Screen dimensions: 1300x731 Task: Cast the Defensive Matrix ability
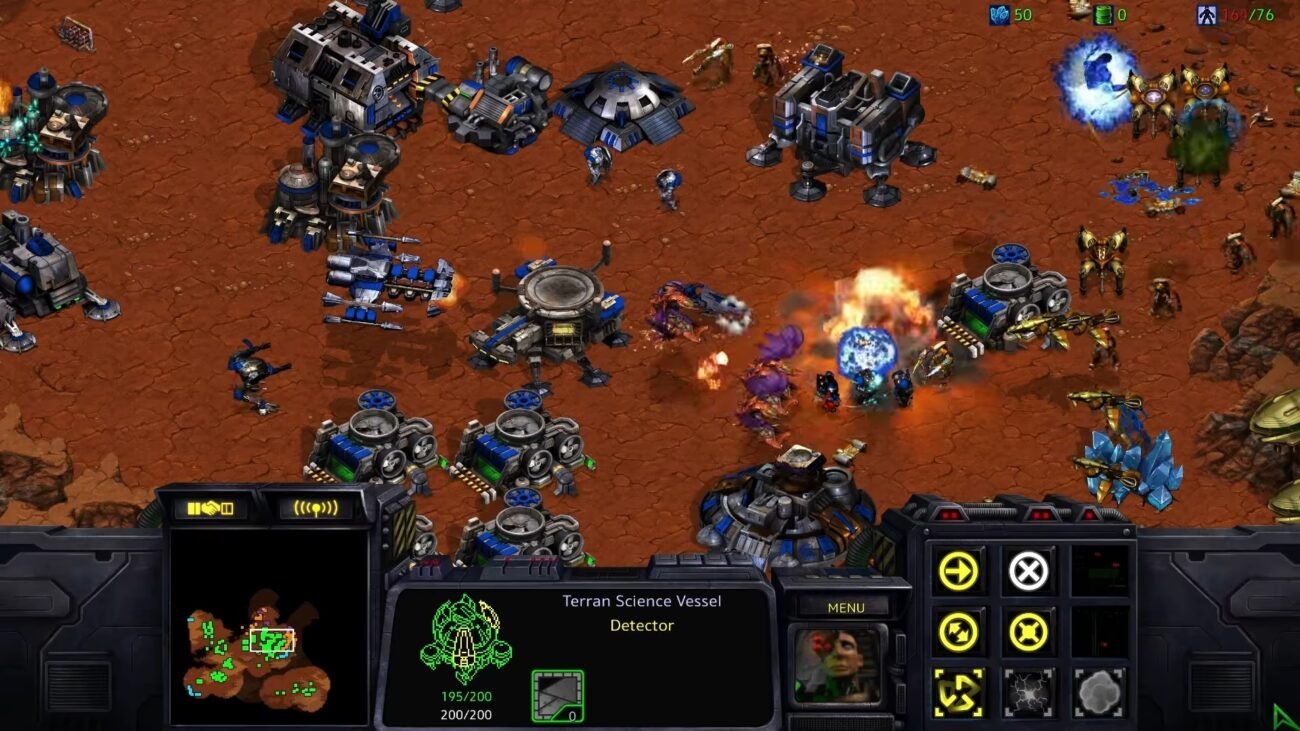(958, 692)
